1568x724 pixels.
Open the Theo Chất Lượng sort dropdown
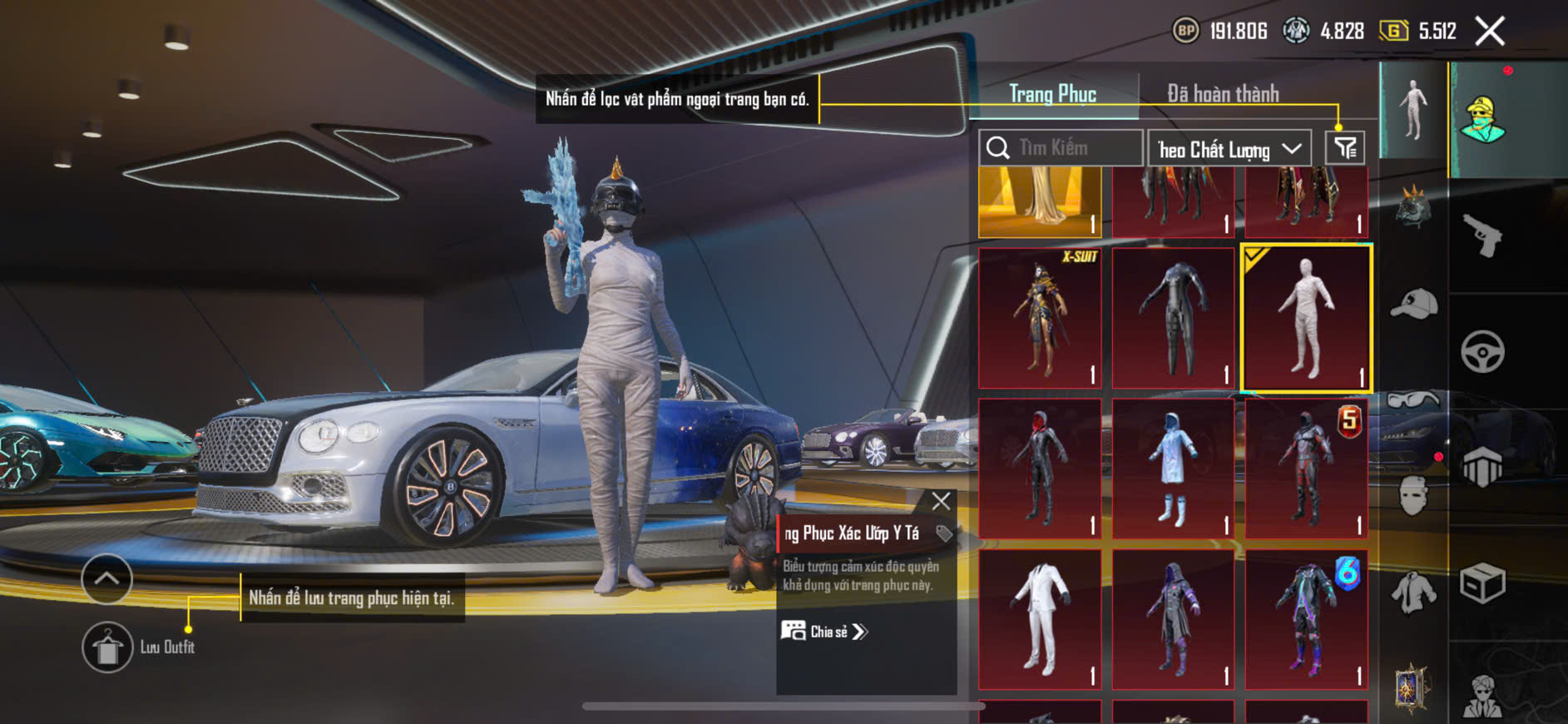tap(1229, 149)
